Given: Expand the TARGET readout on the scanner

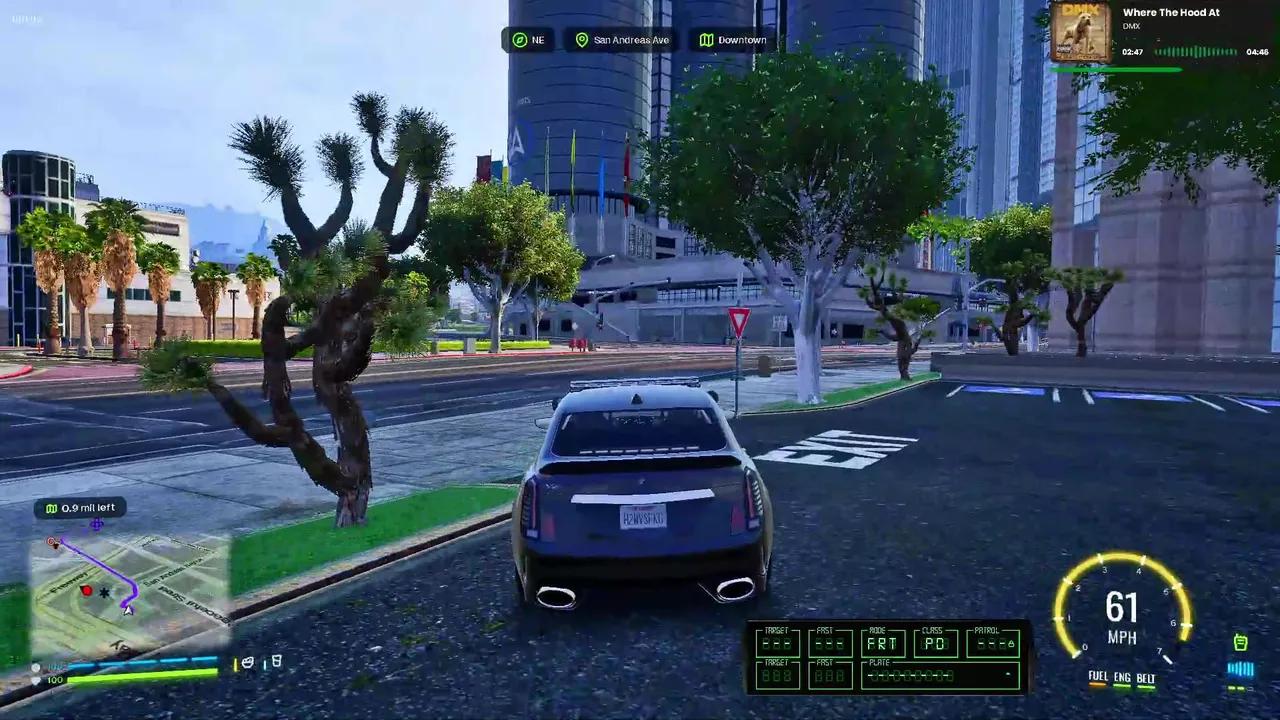Looking at the screenshot, I should coord(778,645).
